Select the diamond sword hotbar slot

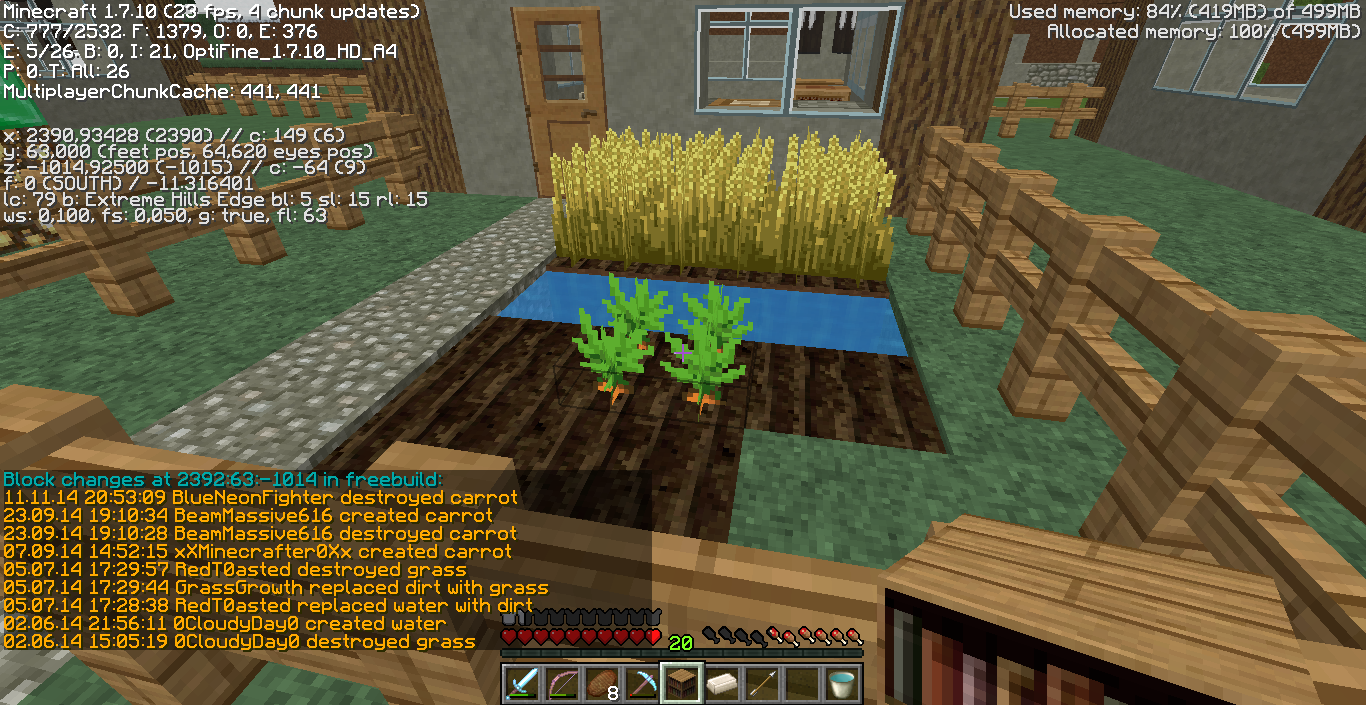tap(520, 683)
